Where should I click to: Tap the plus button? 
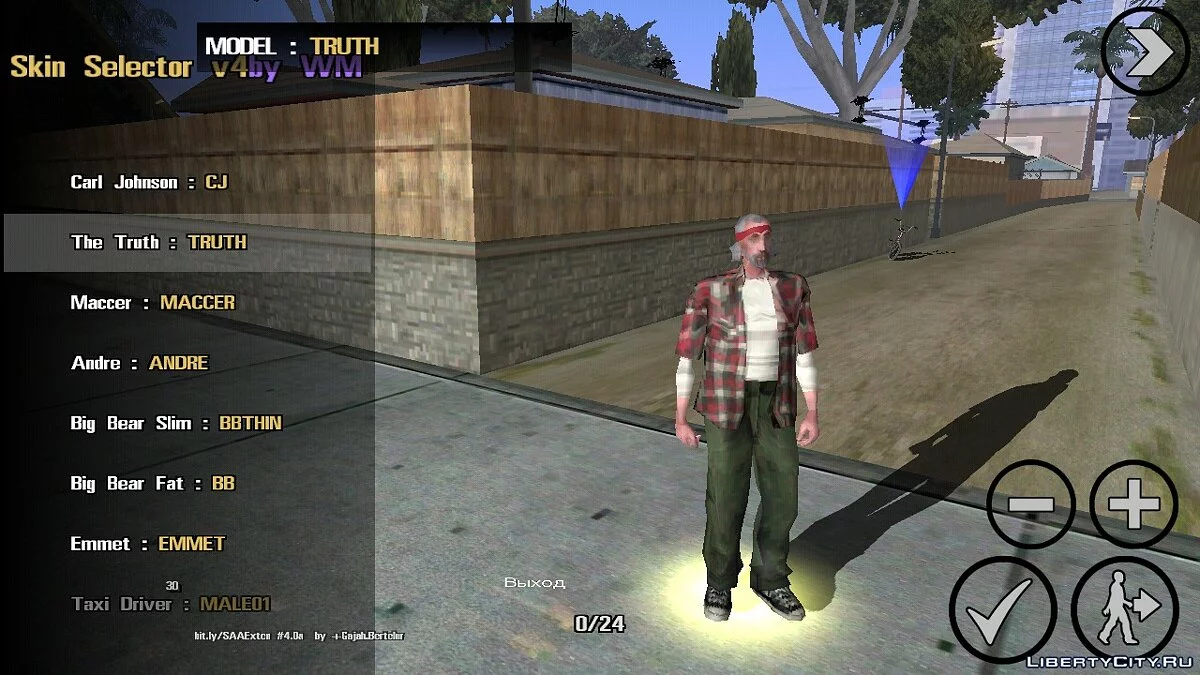click(1133, 504)
